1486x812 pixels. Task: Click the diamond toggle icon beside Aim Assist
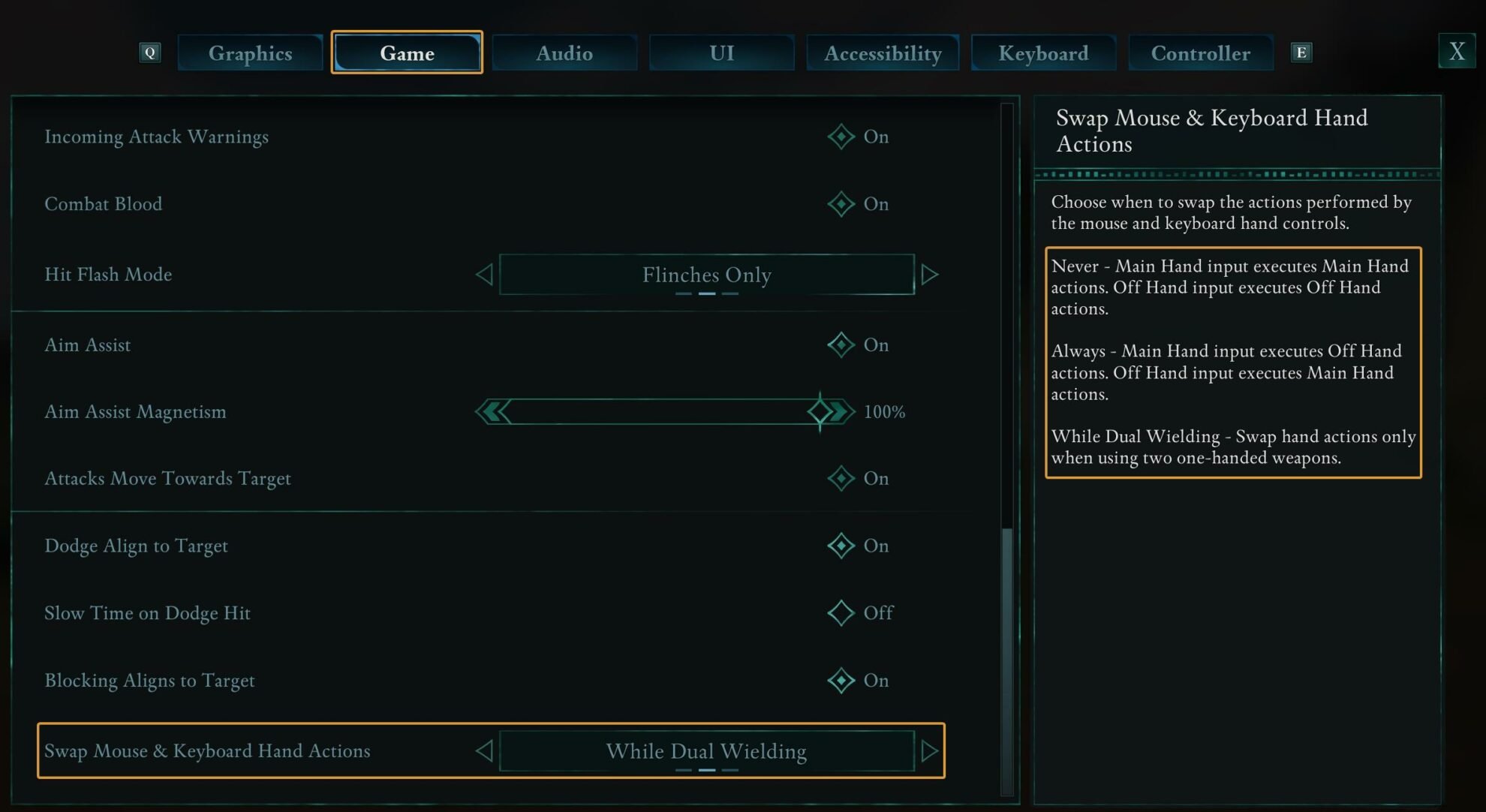click(841, 344)
